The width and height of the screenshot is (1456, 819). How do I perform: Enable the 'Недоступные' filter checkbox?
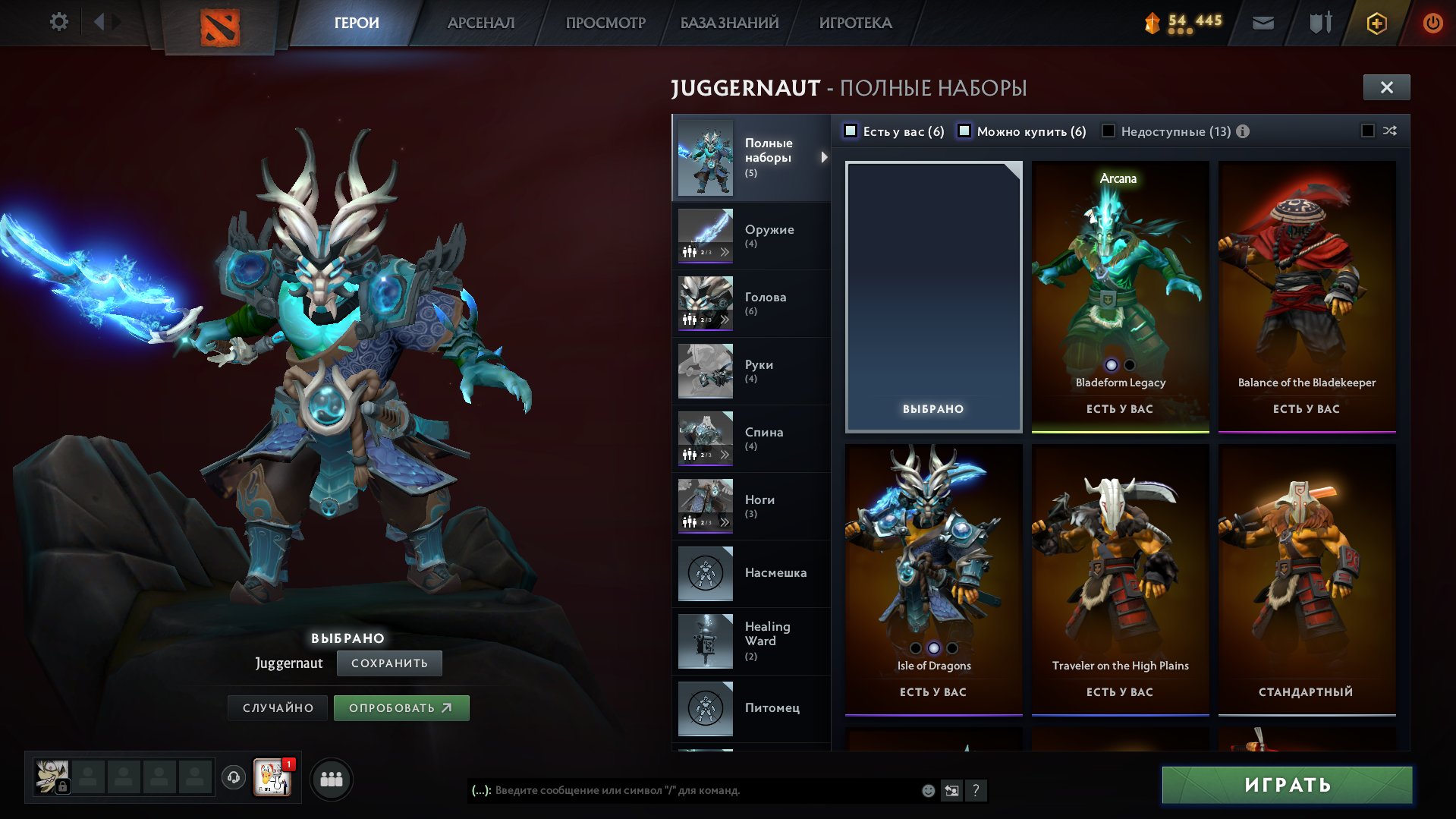click(x=1109, y=131)
